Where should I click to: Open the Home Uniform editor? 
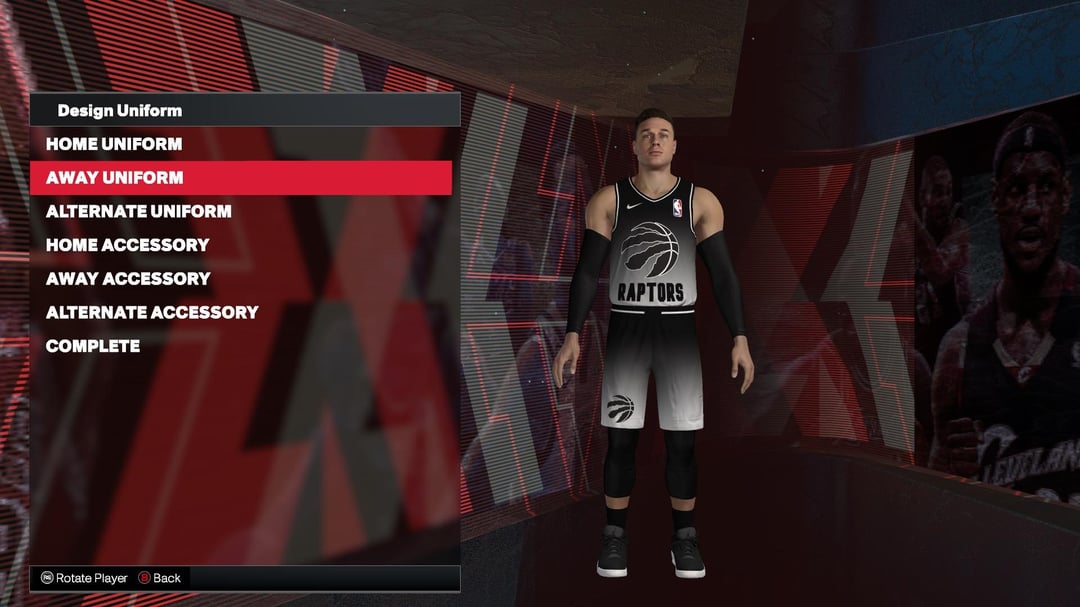click(x=114, y=144)
